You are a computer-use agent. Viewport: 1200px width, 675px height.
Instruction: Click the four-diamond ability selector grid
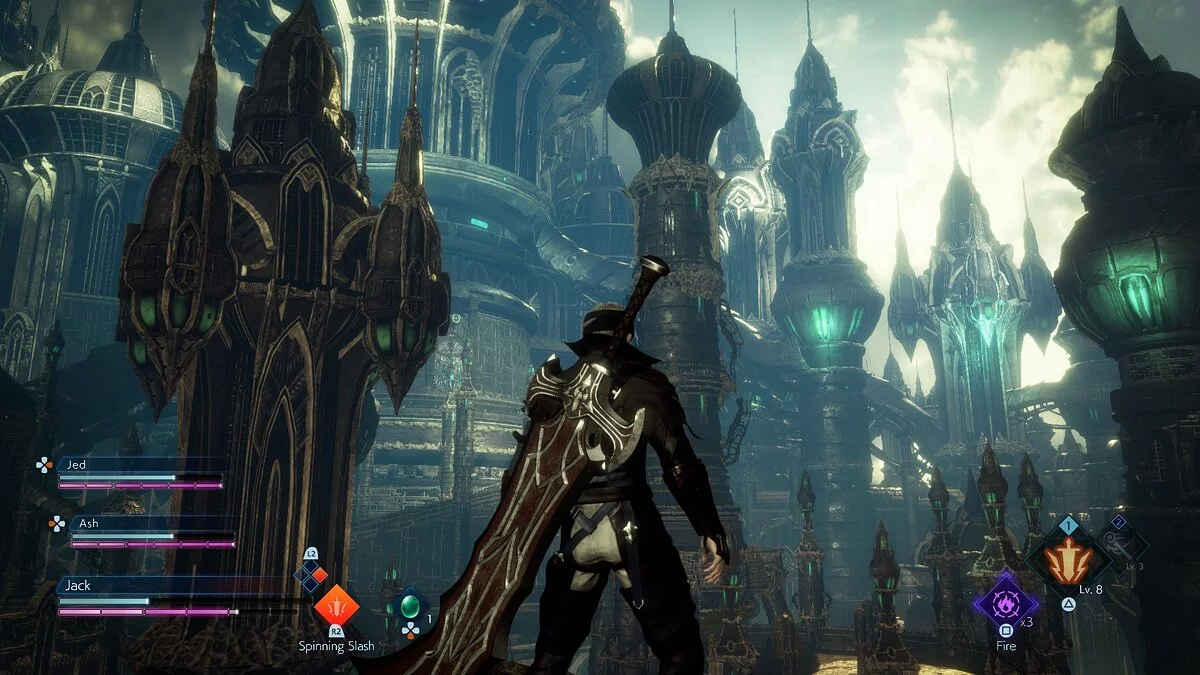[311, 574]
